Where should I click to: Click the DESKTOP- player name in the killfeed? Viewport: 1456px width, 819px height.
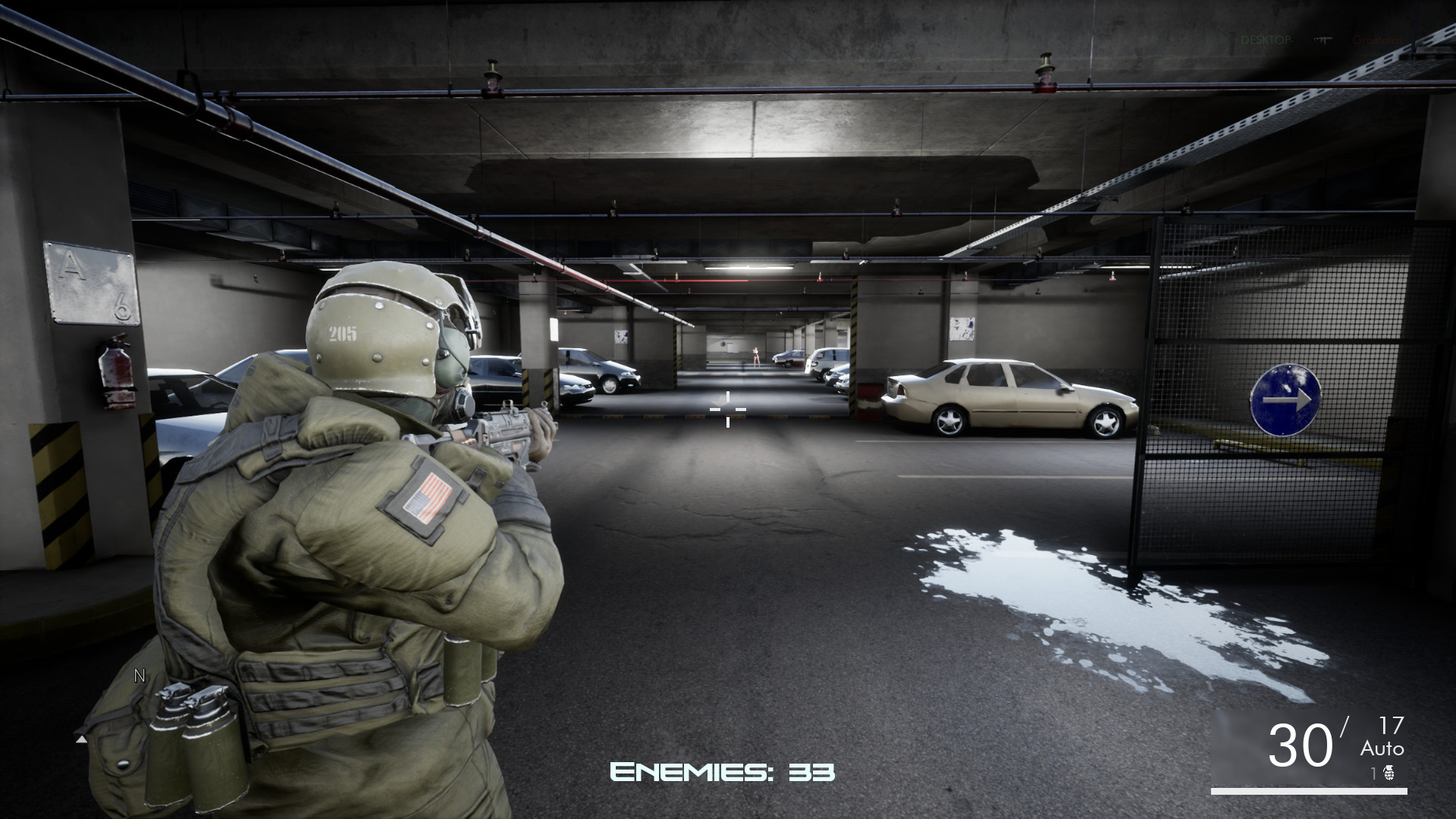1266,38
